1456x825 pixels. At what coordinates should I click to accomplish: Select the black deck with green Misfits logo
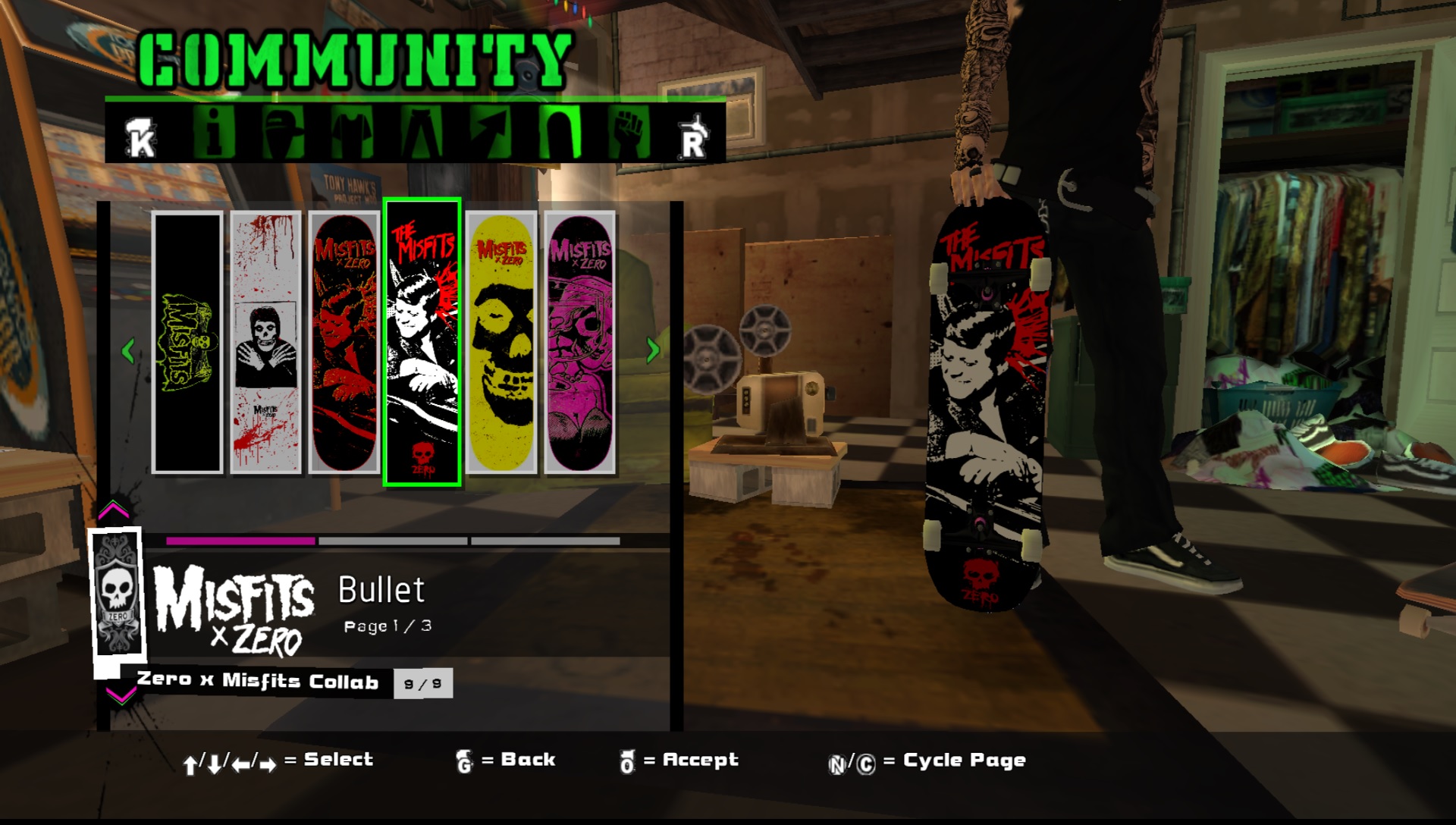coord(187,343)
